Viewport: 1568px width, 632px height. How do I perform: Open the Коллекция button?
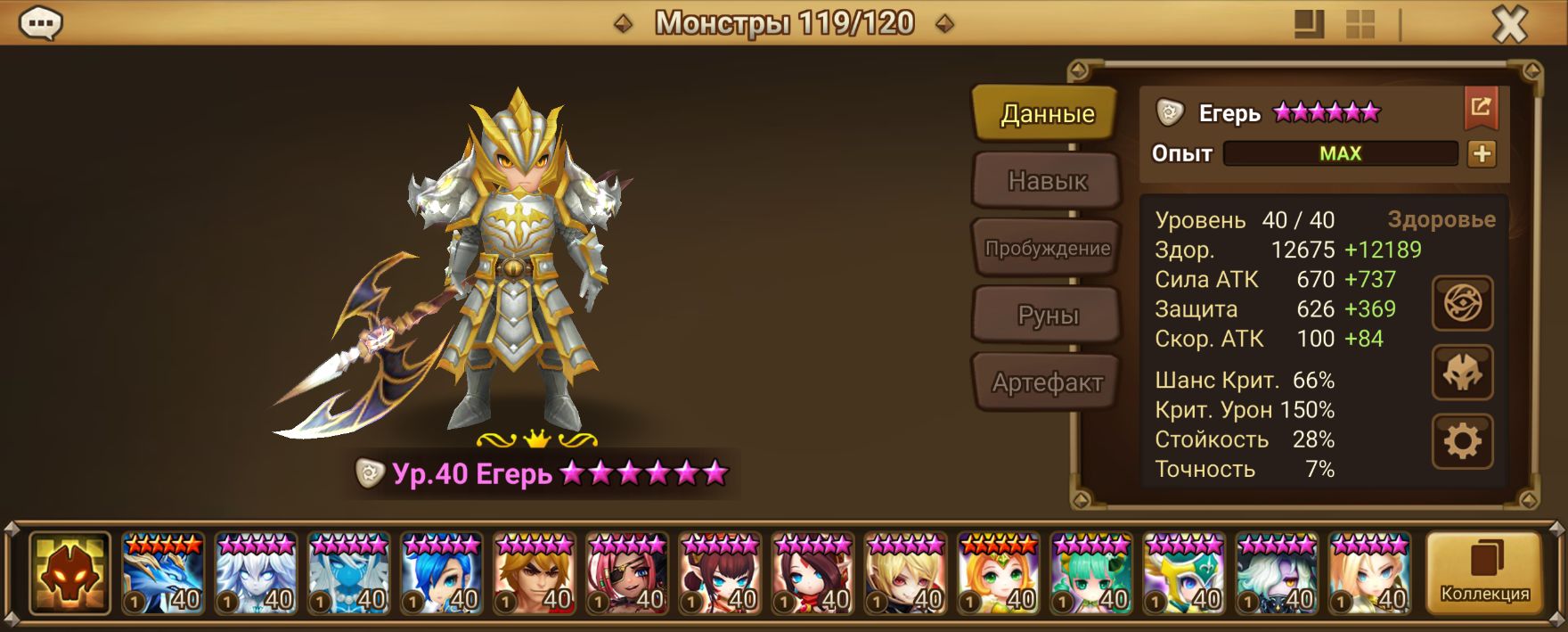coord(1484,573)
